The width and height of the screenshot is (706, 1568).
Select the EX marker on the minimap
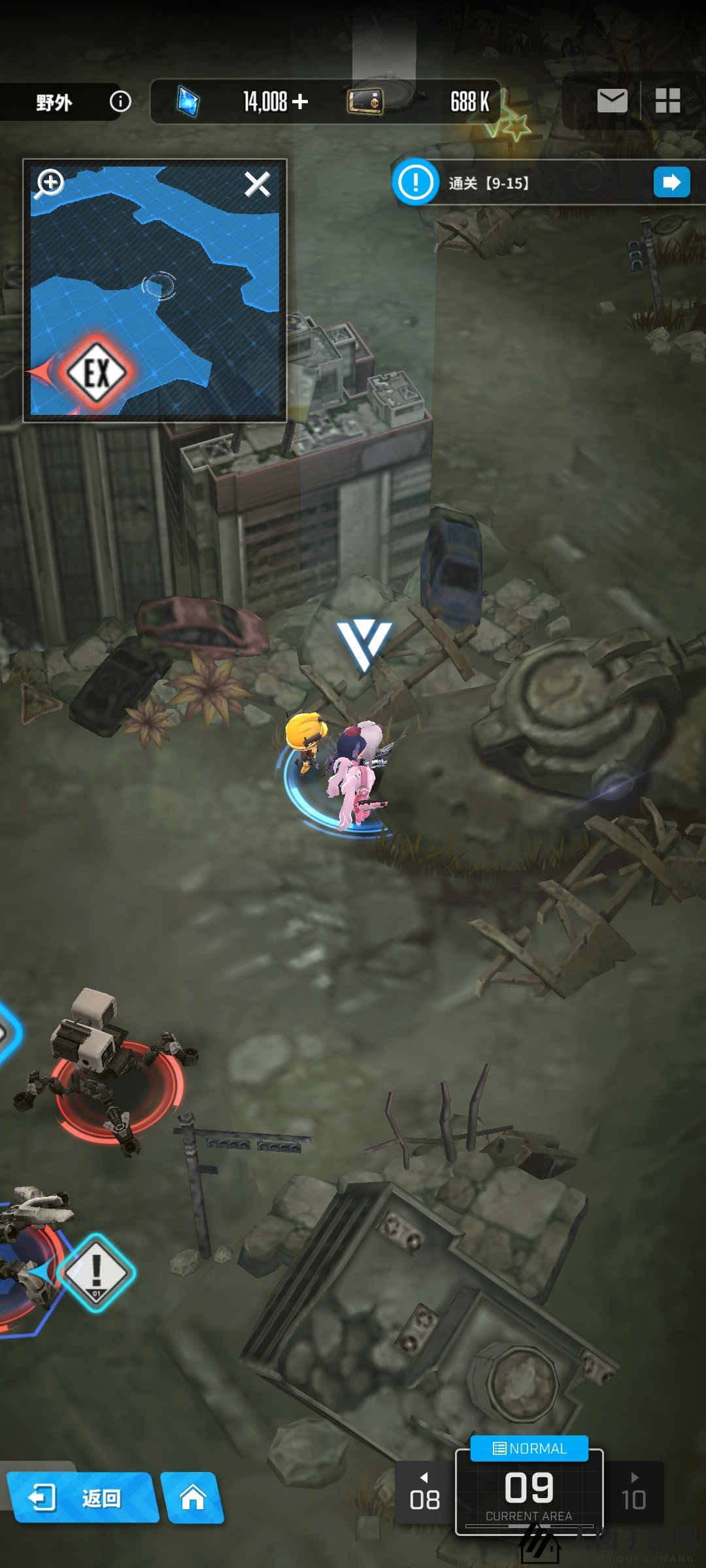pos(97,373)
